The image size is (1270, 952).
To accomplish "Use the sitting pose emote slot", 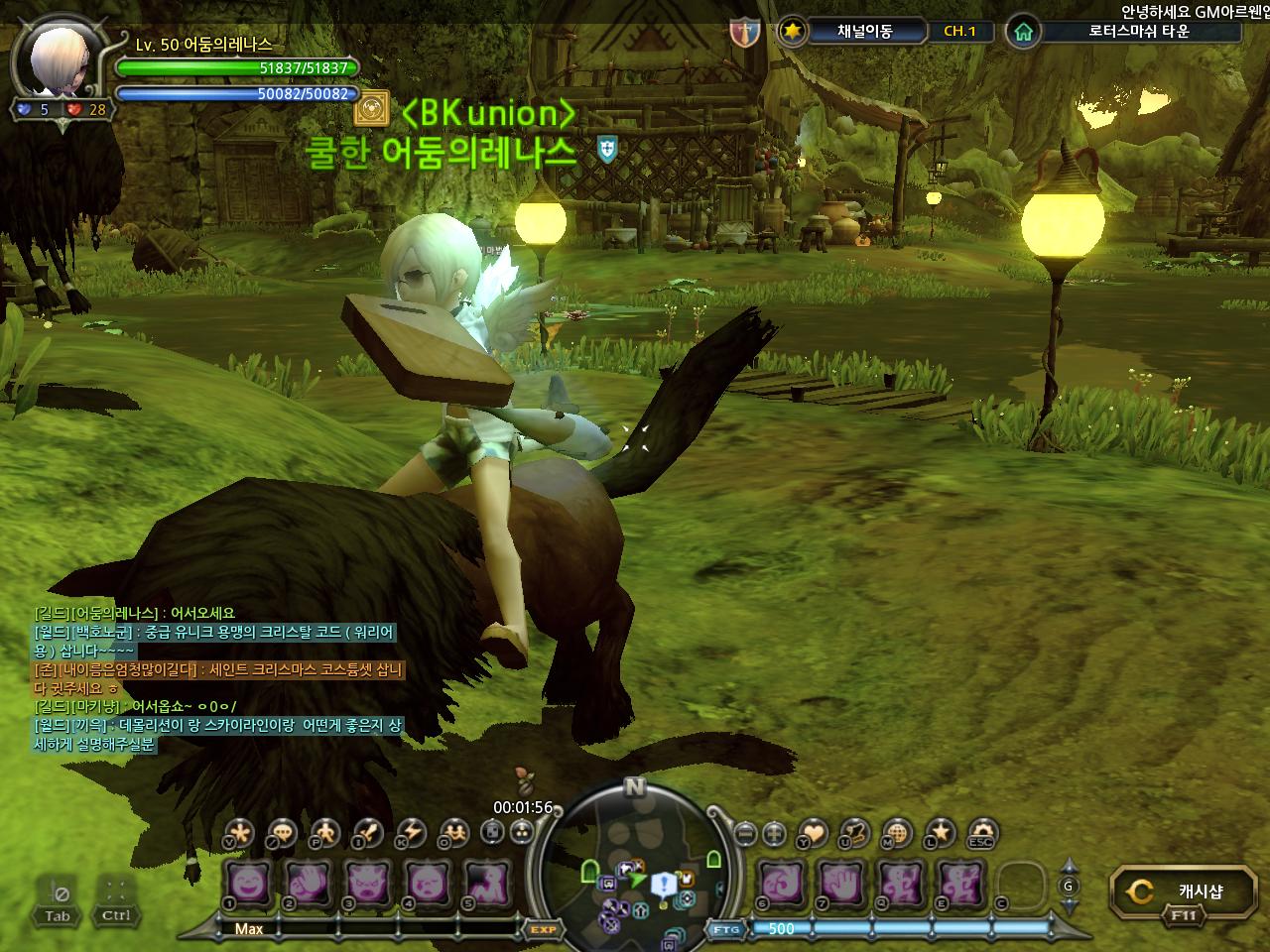I will point(488,881).
